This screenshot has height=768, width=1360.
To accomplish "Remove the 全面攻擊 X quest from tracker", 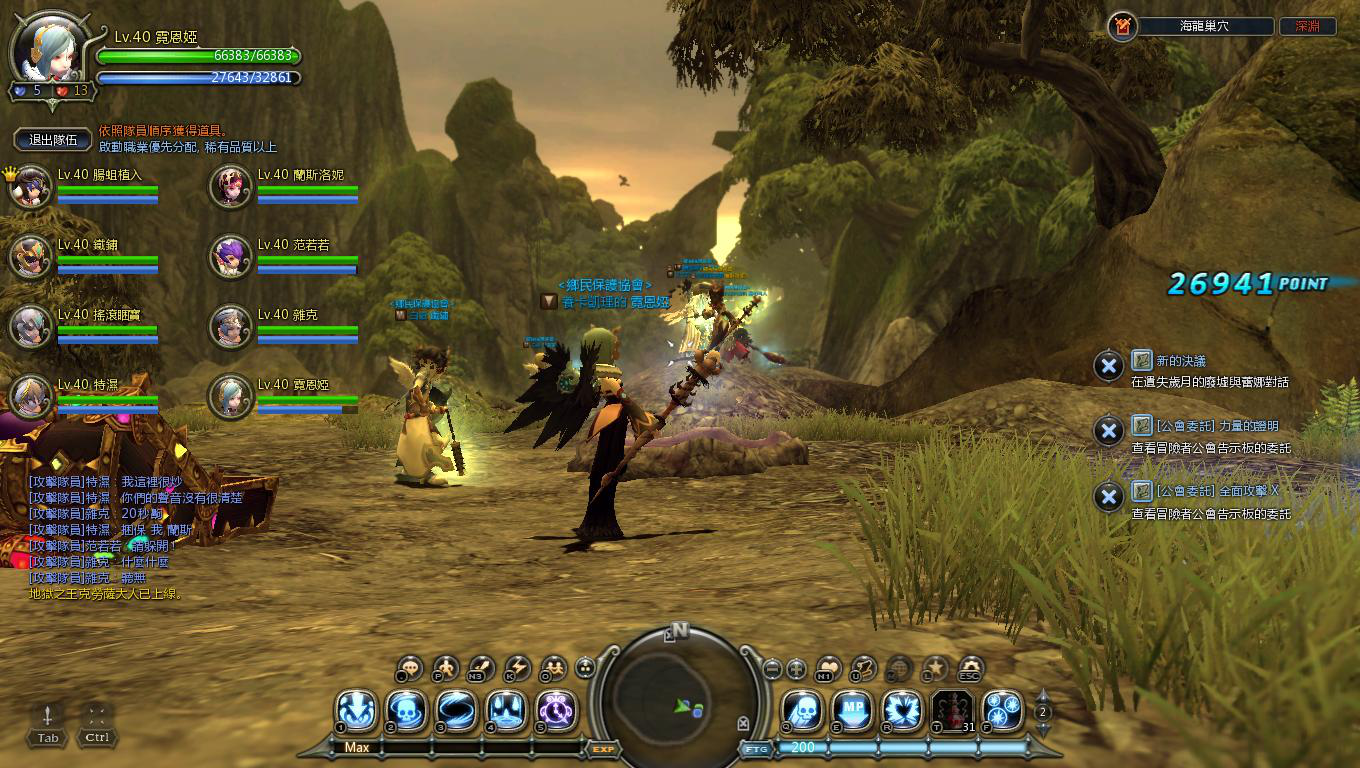I will pos(1108,496).
